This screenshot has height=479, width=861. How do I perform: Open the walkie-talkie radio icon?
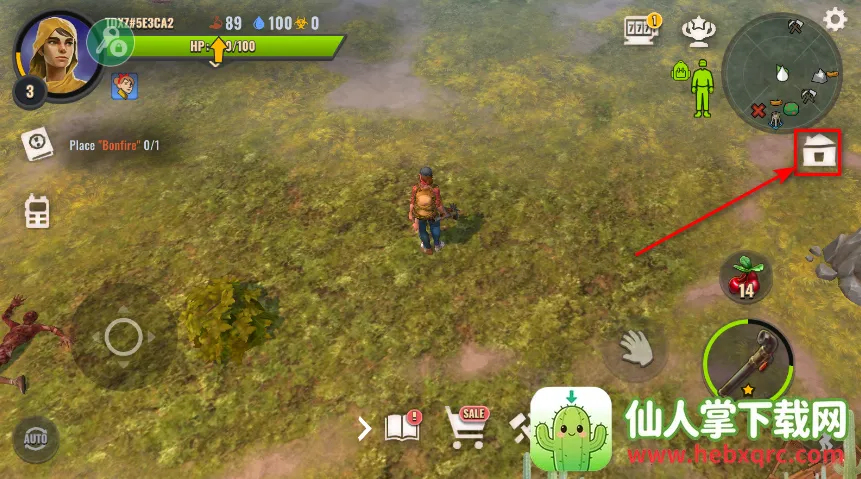[37, 210]
